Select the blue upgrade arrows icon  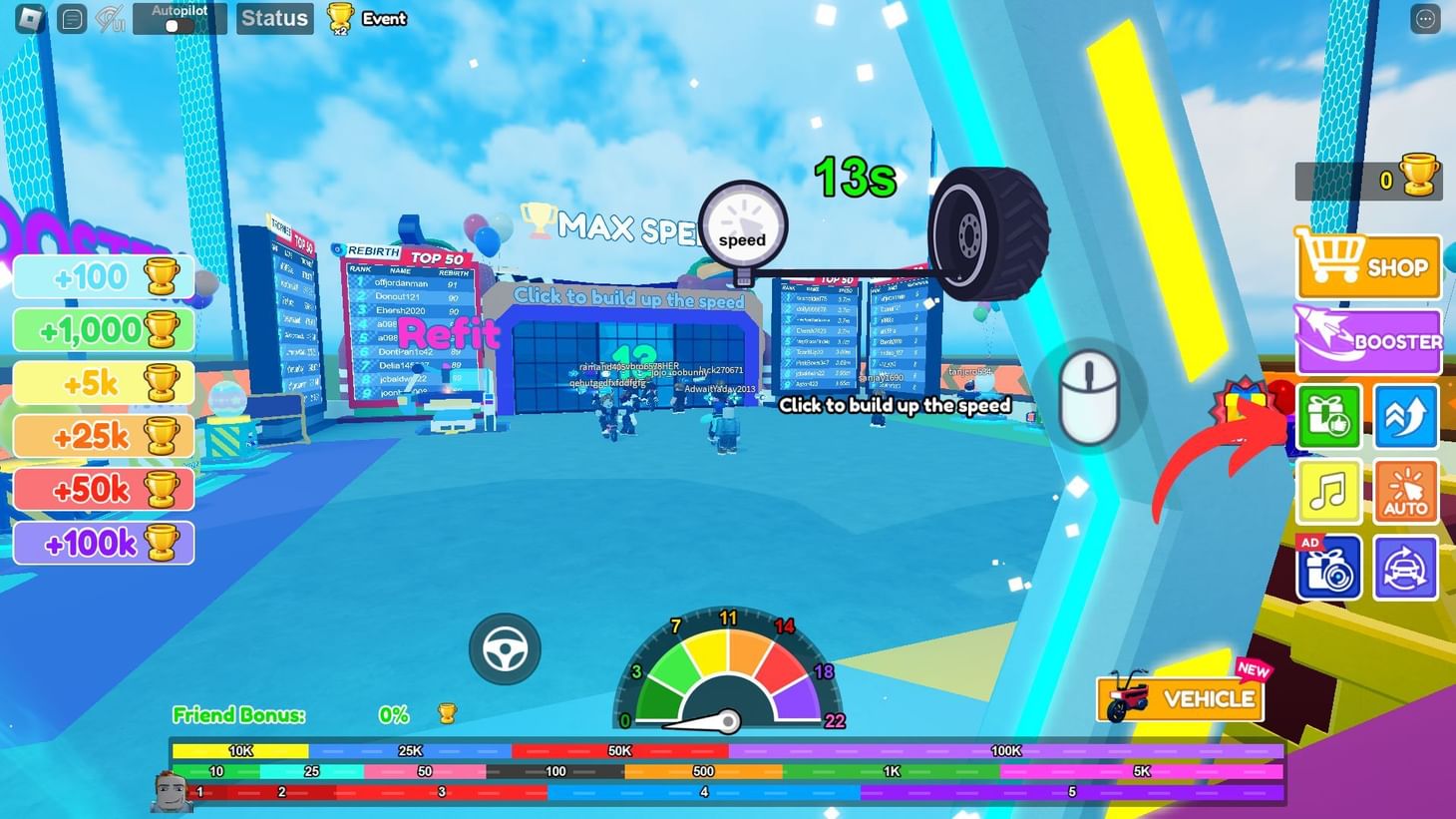pos(1405,416)
